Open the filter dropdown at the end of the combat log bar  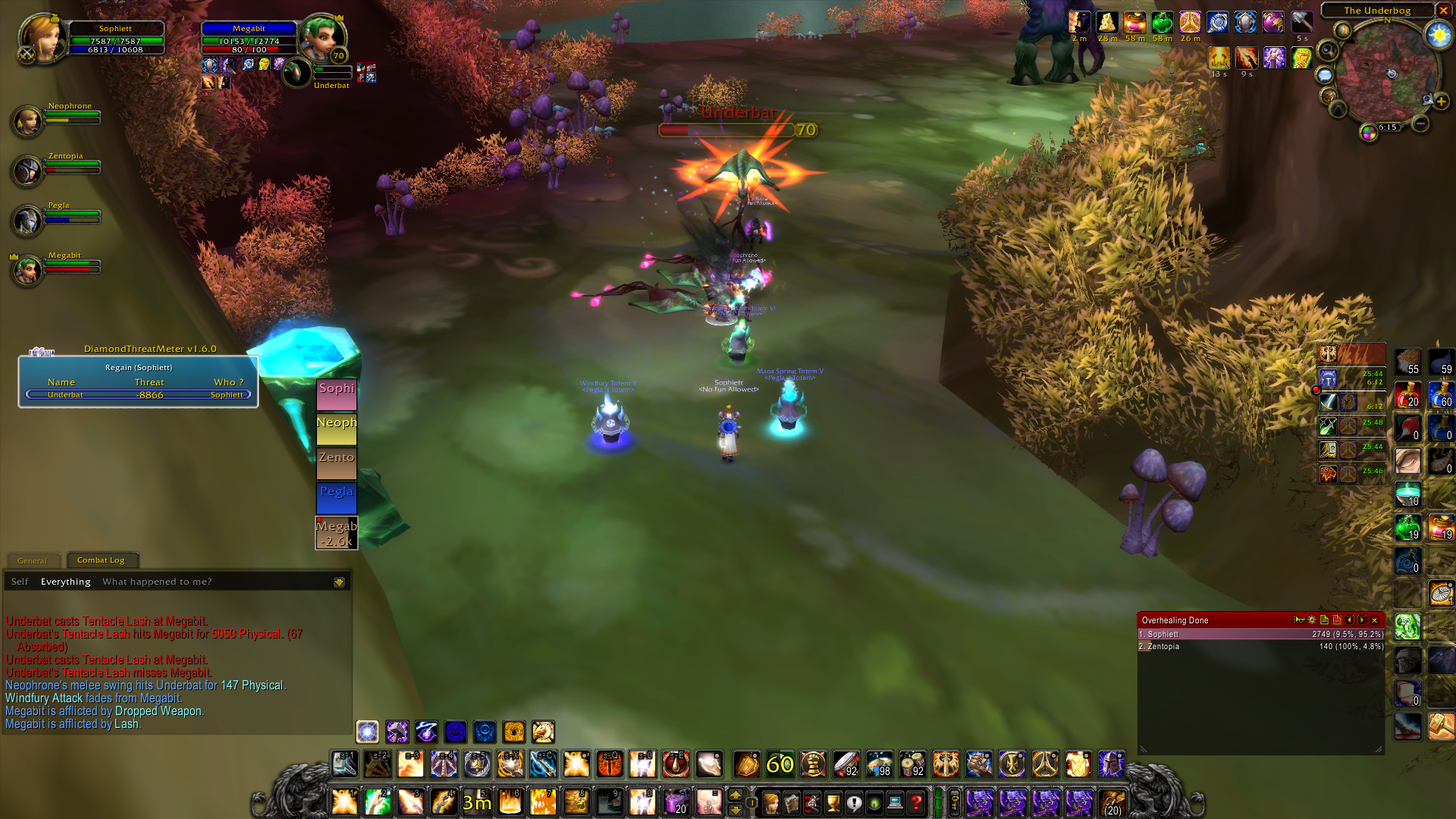tap(339, 582)
